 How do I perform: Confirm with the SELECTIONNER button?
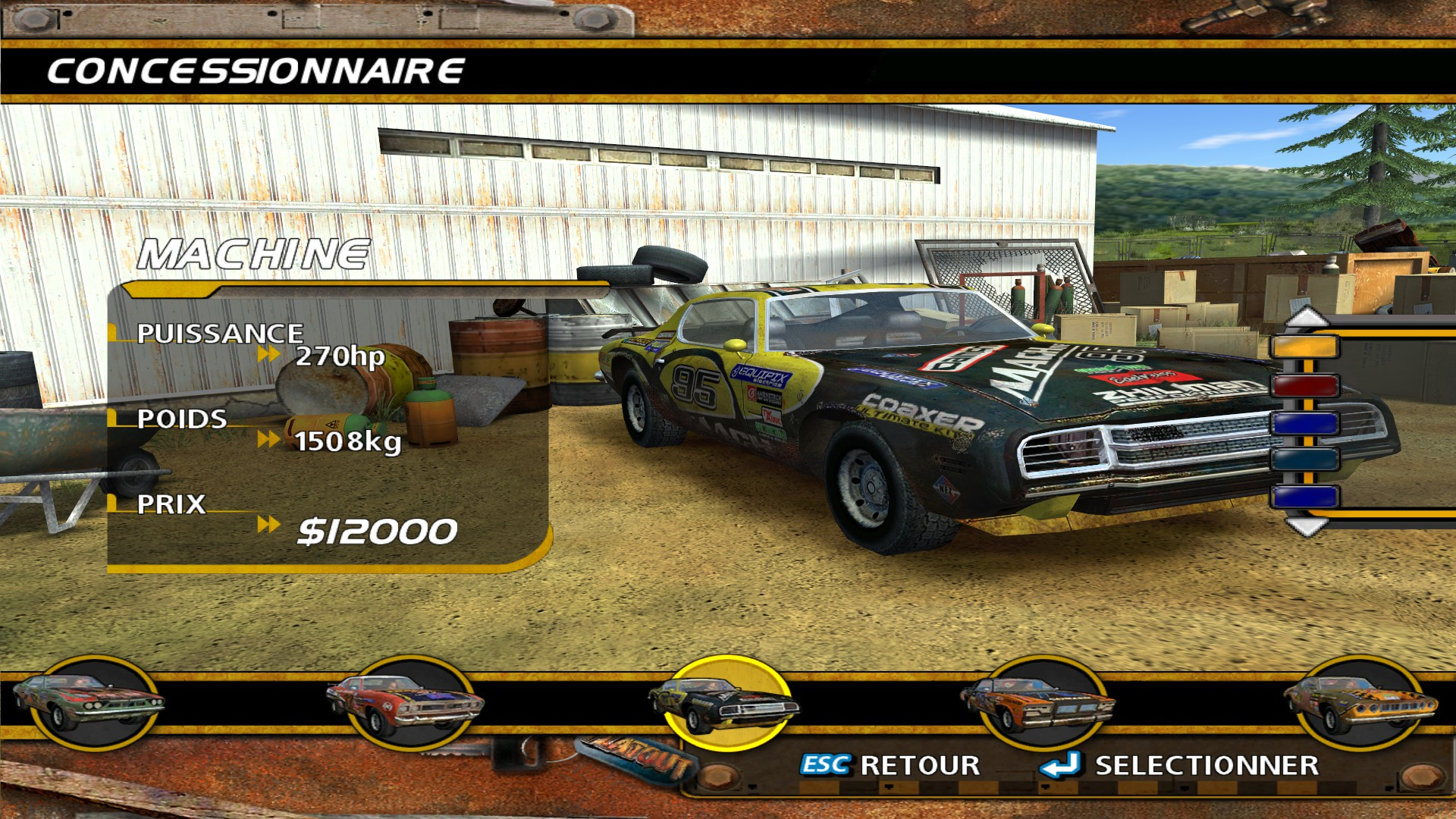point(1180,765)
